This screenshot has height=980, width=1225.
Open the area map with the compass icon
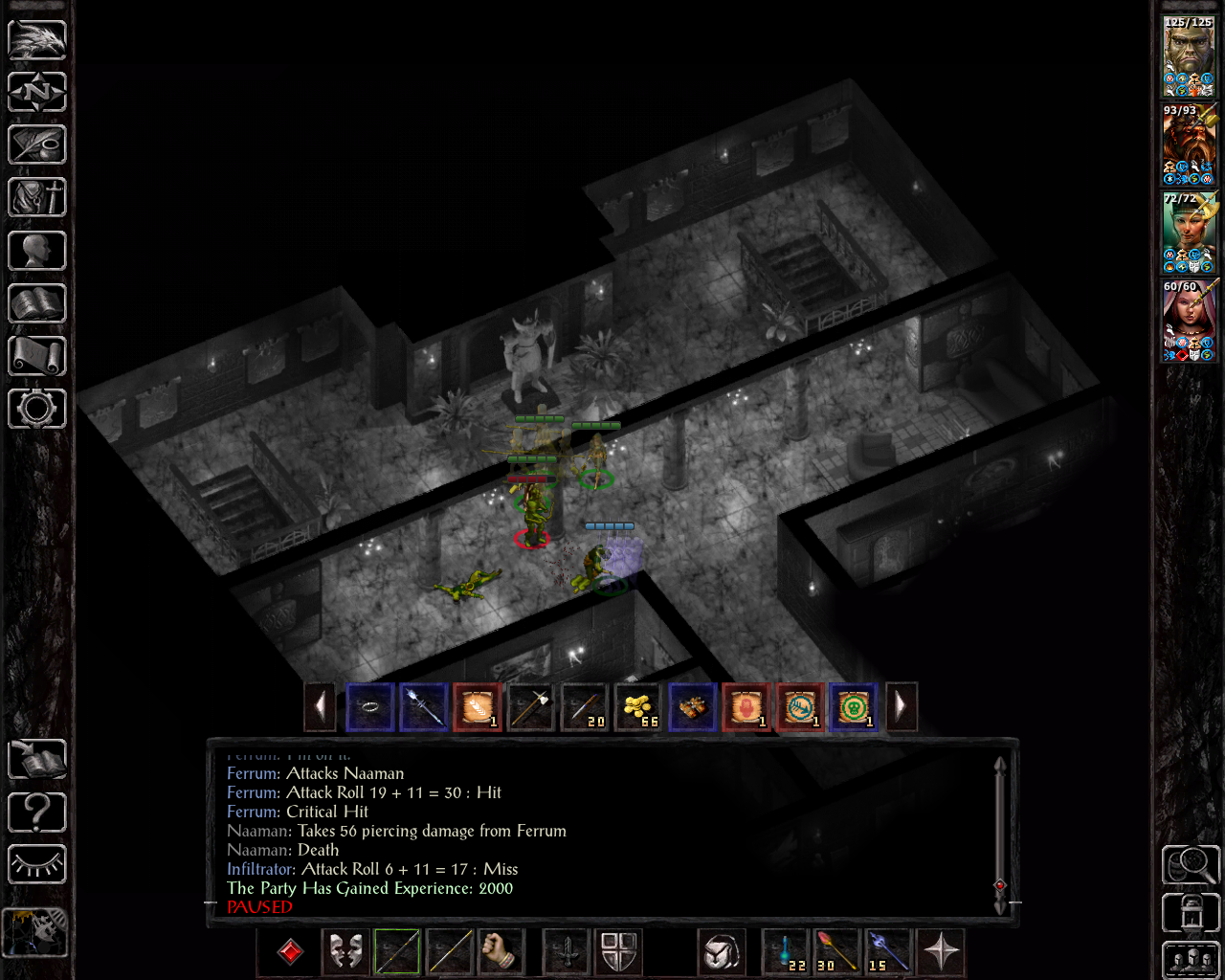click(x=36, y=92)
